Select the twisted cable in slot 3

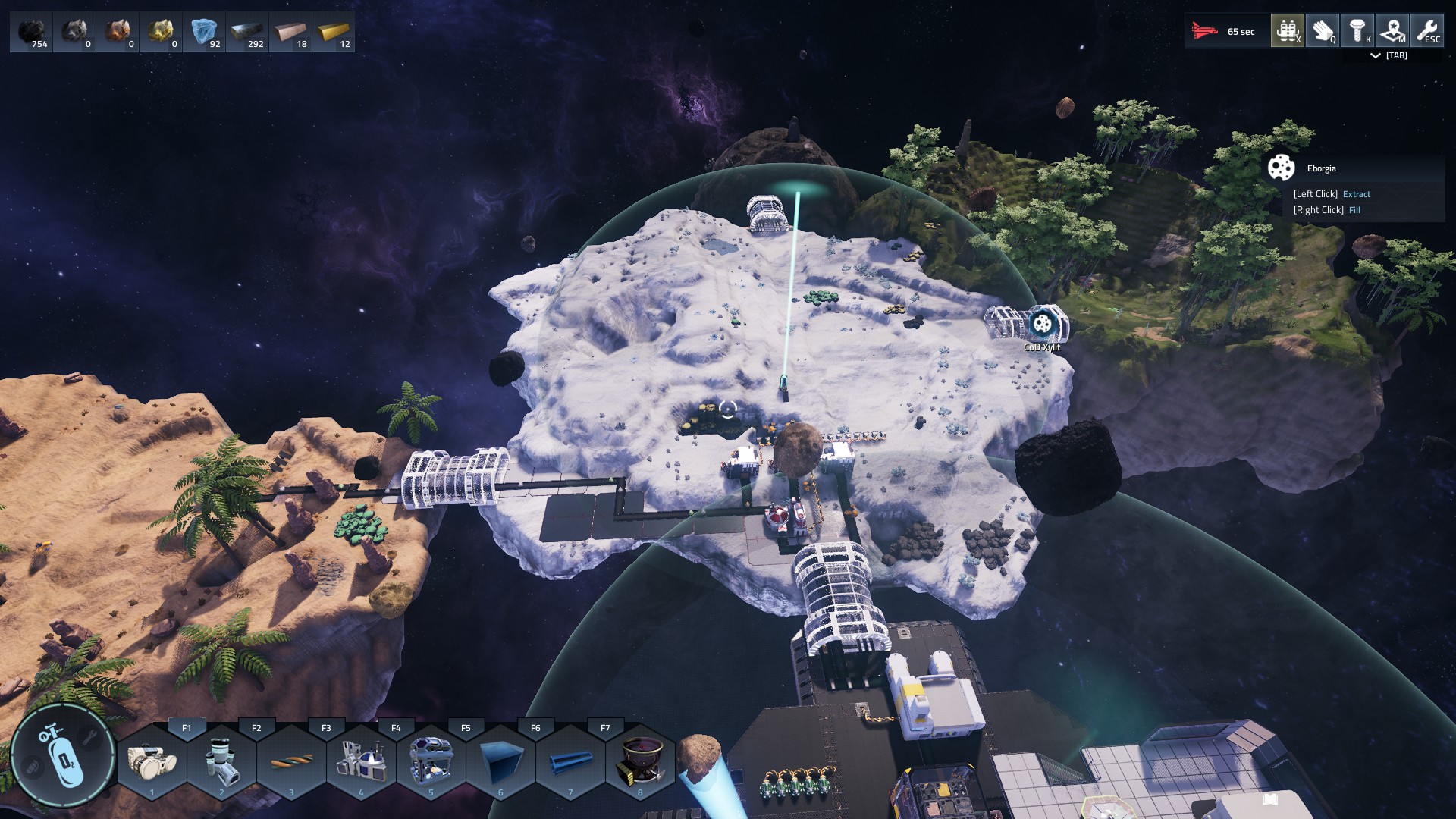[x=291, y=761]
